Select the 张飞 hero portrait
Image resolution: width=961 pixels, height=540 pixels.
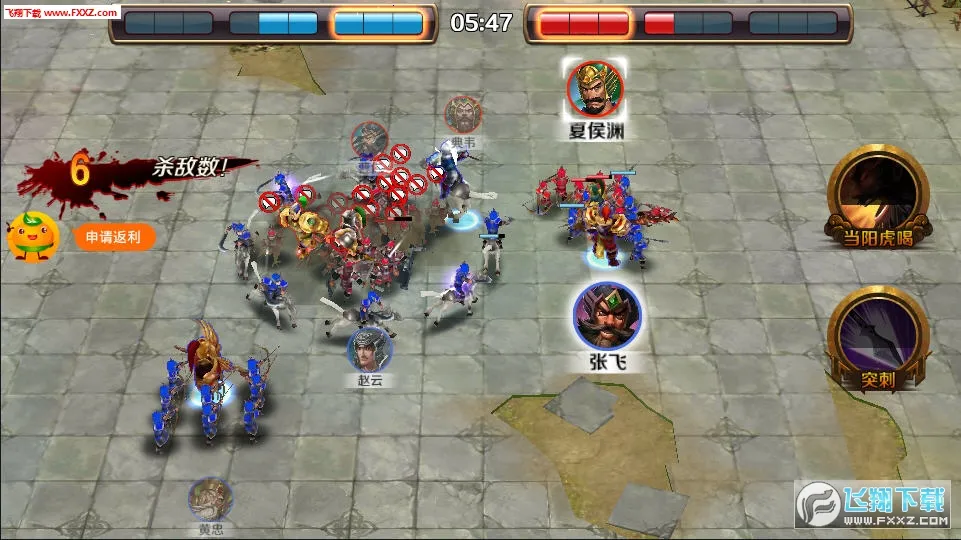(x=607, y=315)
